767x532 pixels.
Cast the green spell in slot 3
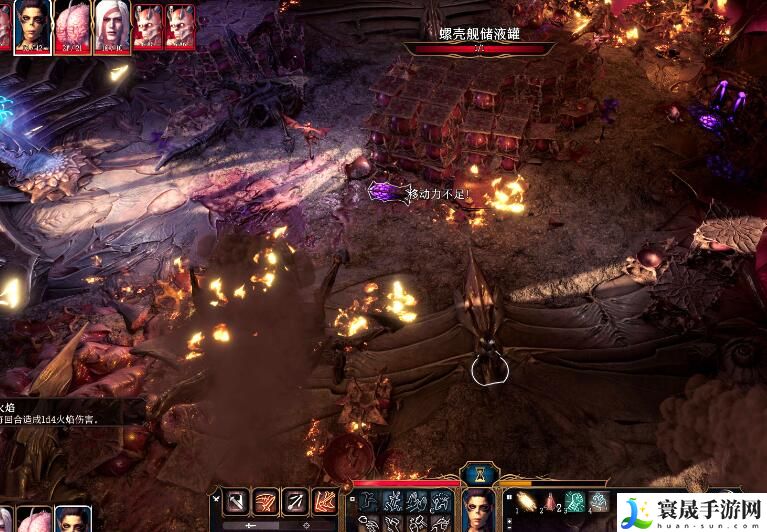coord(575,502)
